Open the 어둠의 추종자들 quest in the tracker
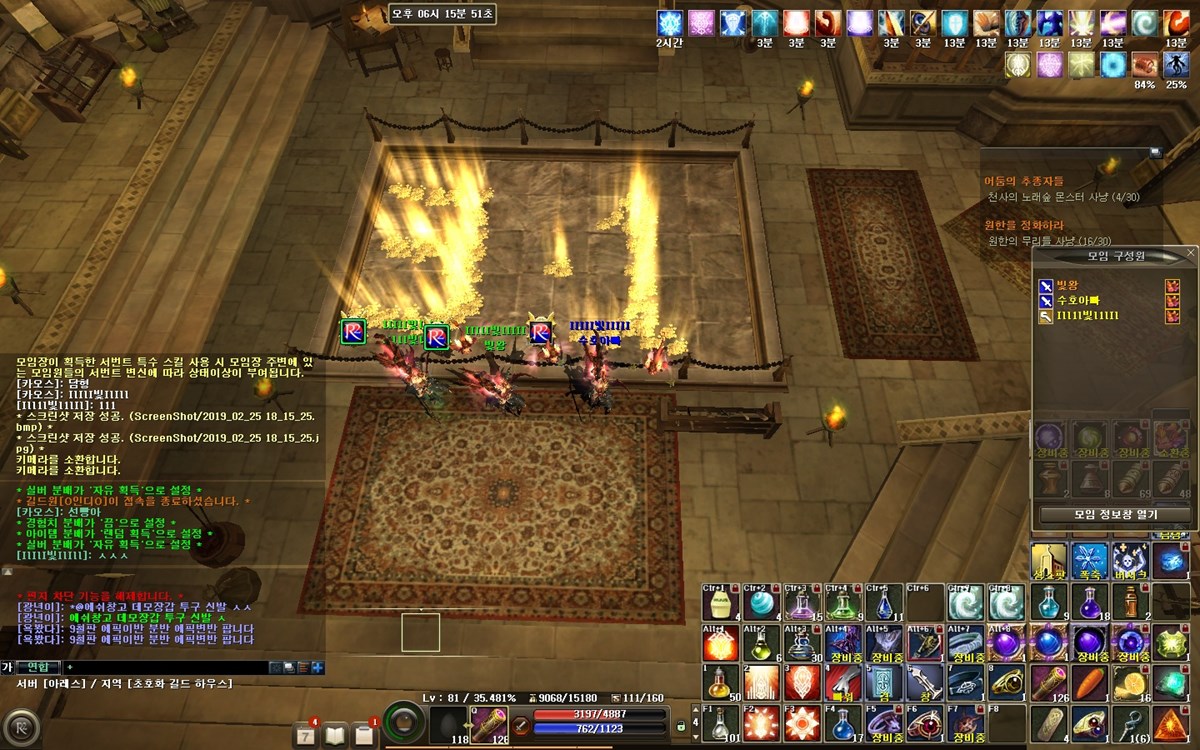Viewport: 1200px width, 750px height. pos(1024,181)
